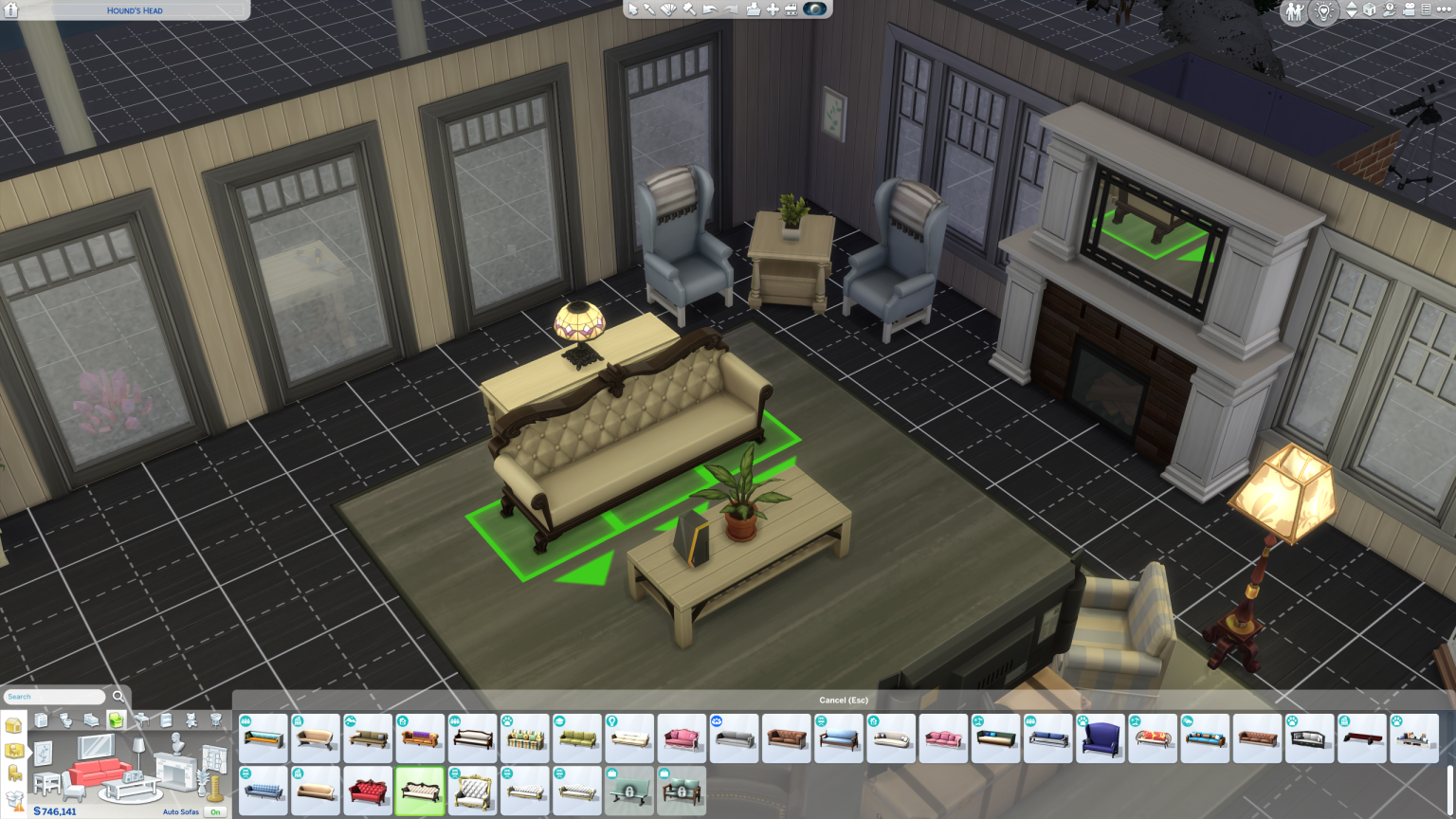Toggle the 3D house view cube

tap(1369, 11)
